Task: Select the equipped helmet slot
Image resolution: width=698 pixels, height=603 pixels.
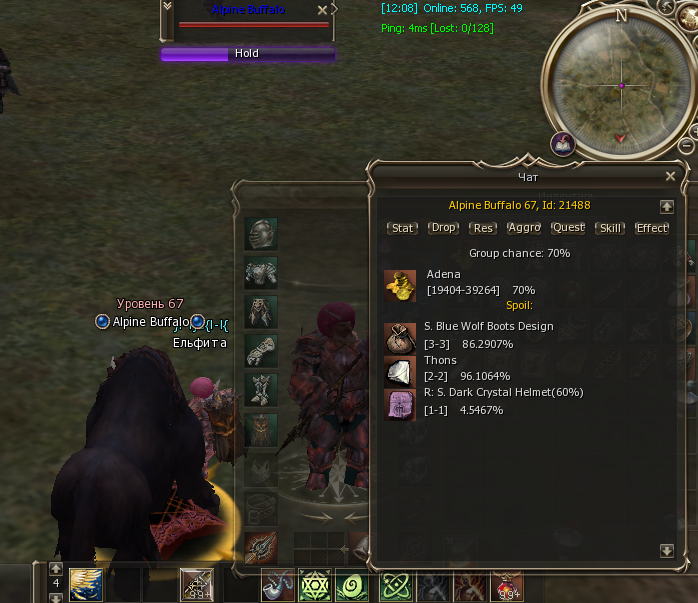Action: 261,234
